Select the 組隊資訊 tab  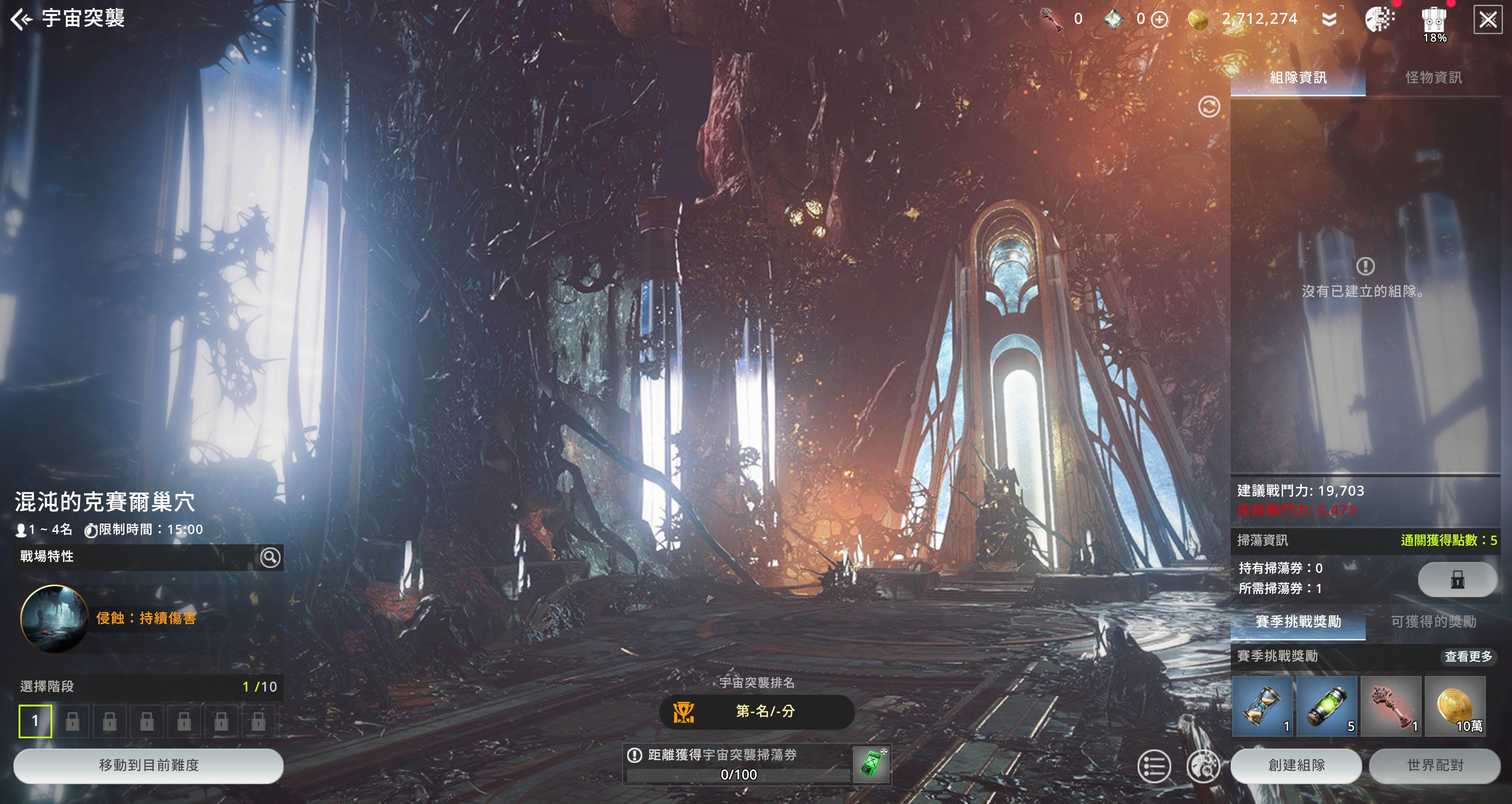pyautogui.click(x=1298, y=78)
